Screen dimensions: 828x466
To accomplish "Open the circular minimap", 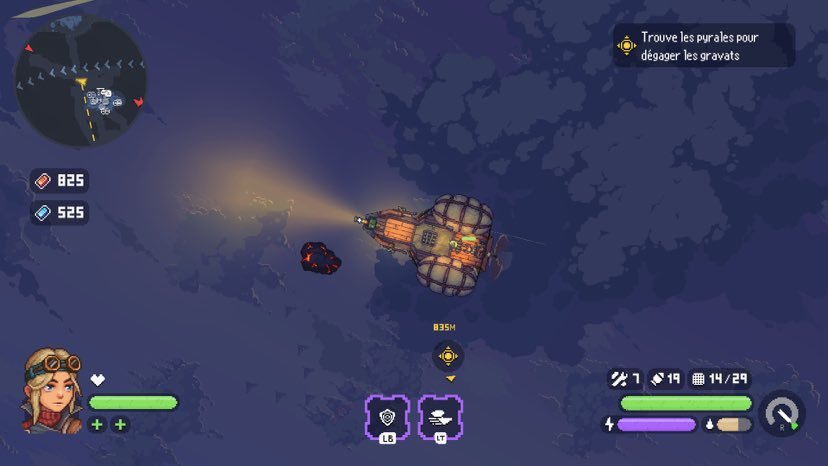I will pyautogui.click(x=80, y=83).
